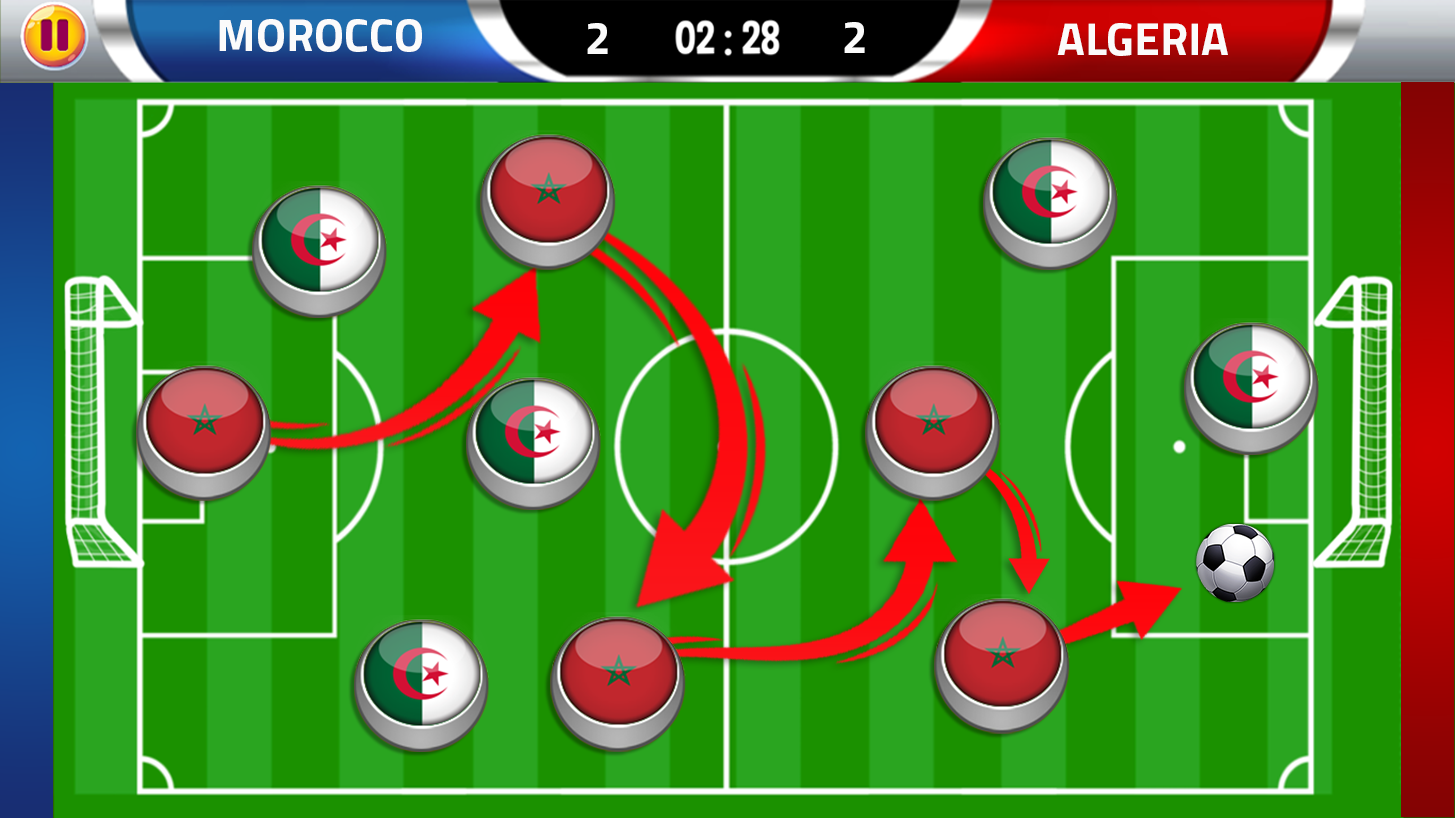Select the Morocco player near the left goal
Viewport: 1455px width, 818px height.
click(x=205, y=430)
